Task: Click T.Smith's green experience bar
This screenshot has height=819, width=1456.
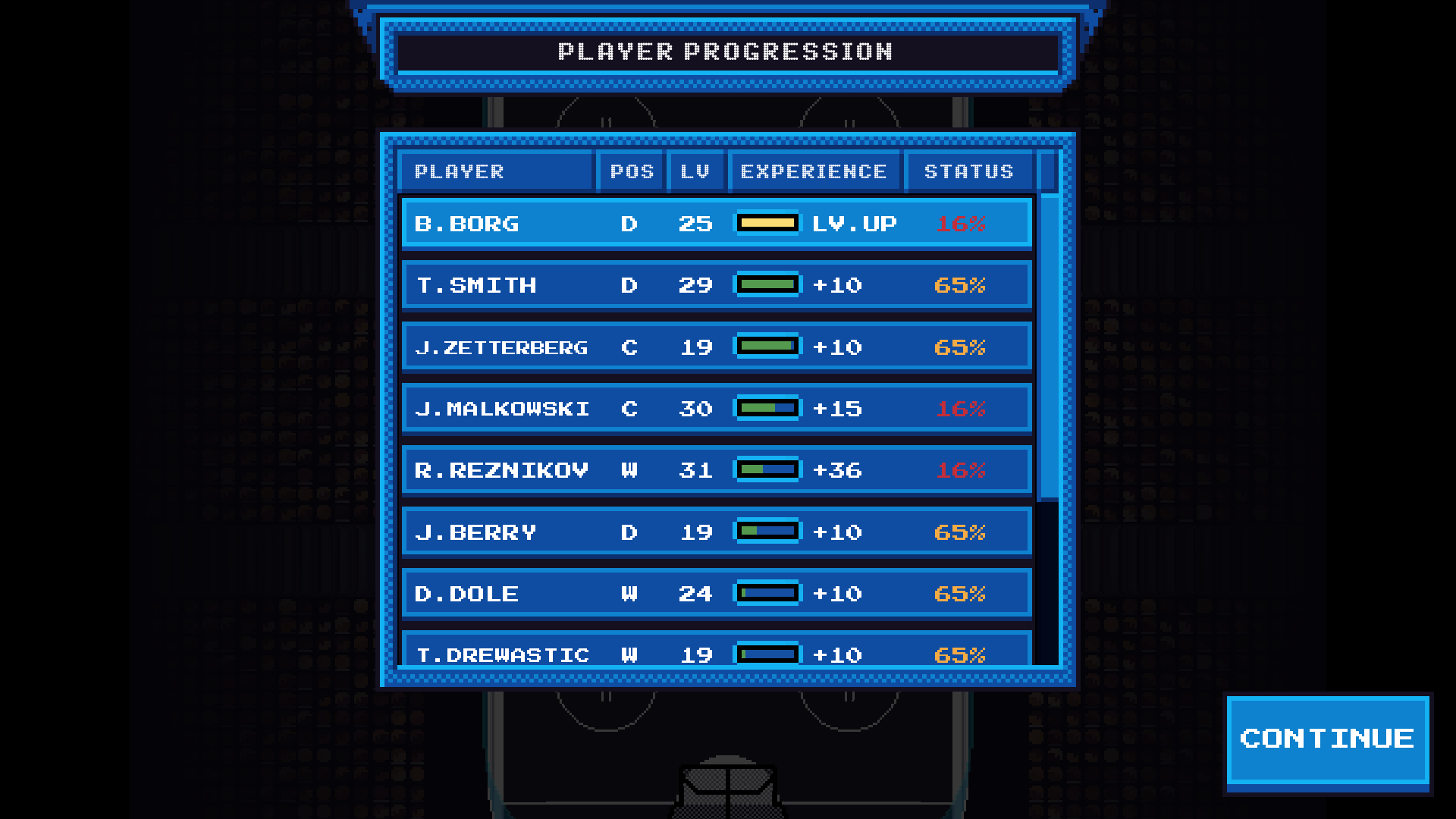Action: (767, 284)
